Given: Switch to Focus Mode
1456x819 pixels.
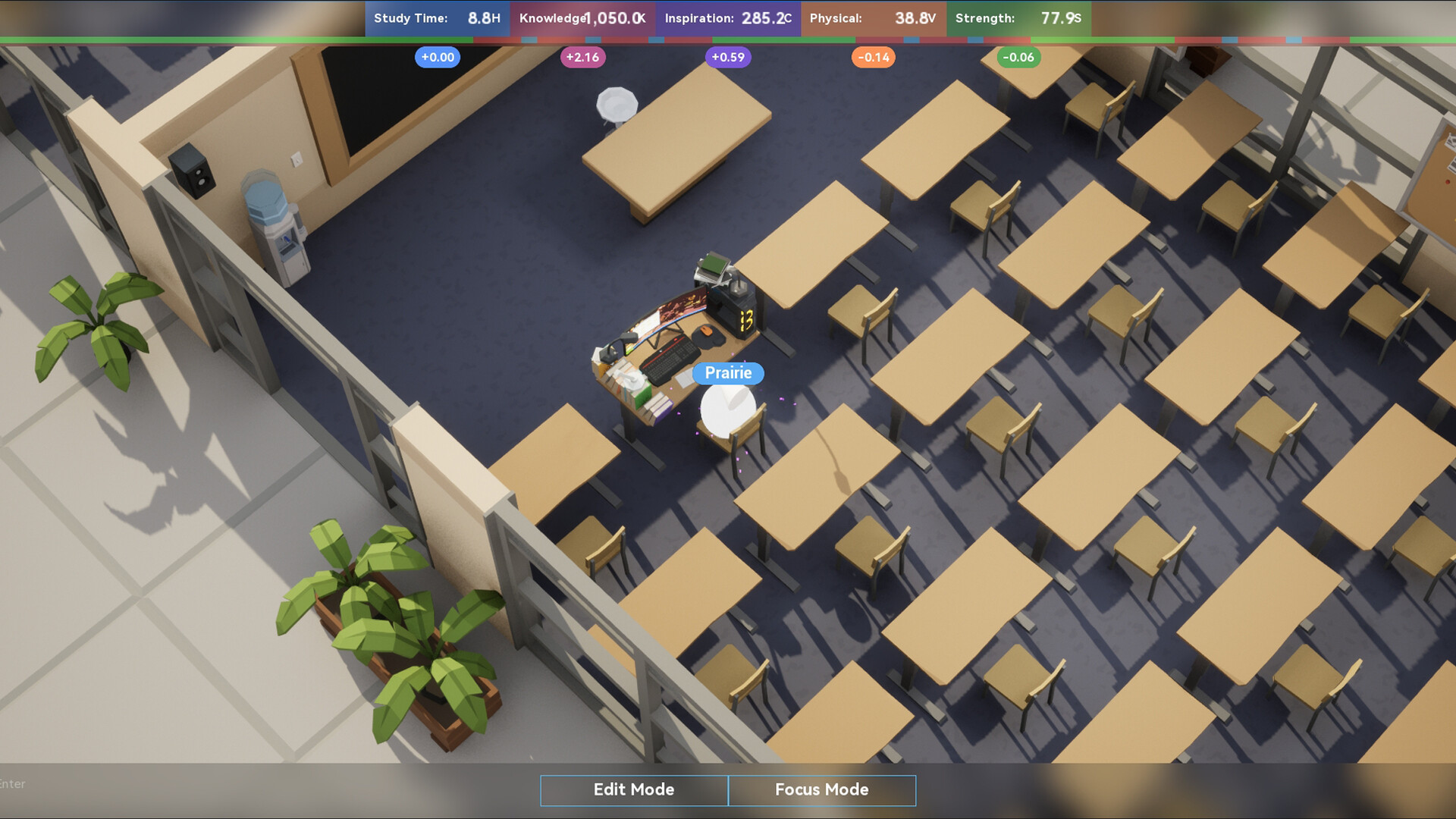Looking at the screenshot, I should tap(821, 790).
